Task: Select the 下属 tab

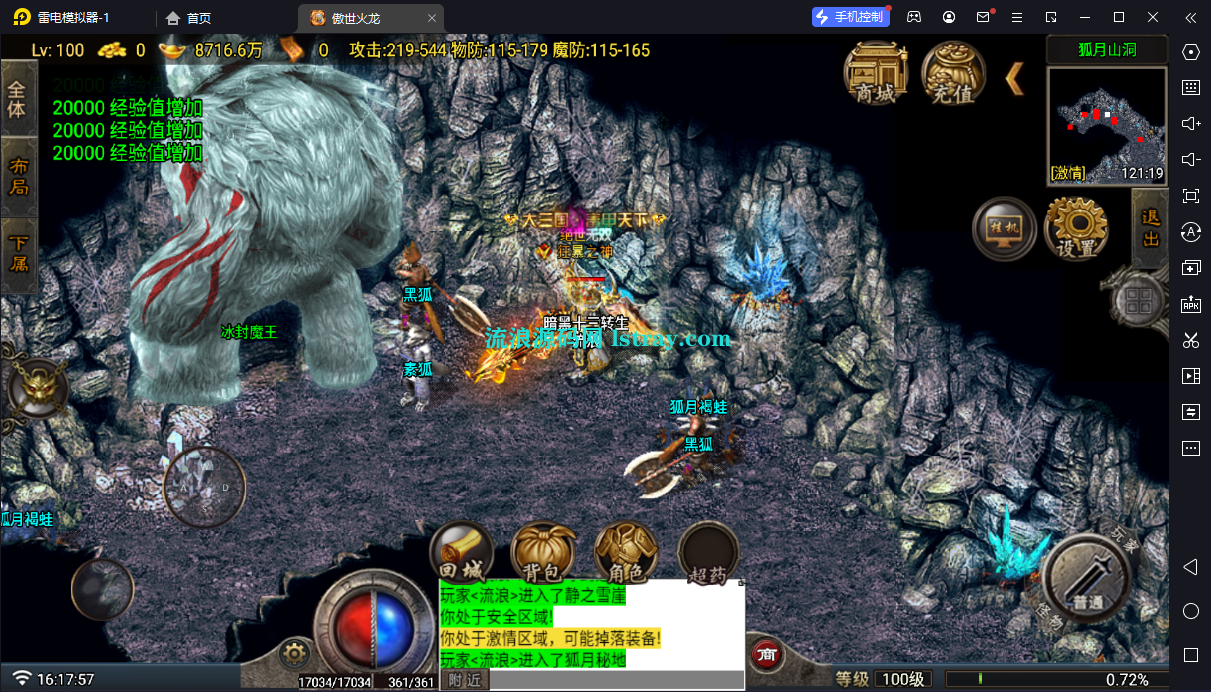Action: [x=18, y=253]
